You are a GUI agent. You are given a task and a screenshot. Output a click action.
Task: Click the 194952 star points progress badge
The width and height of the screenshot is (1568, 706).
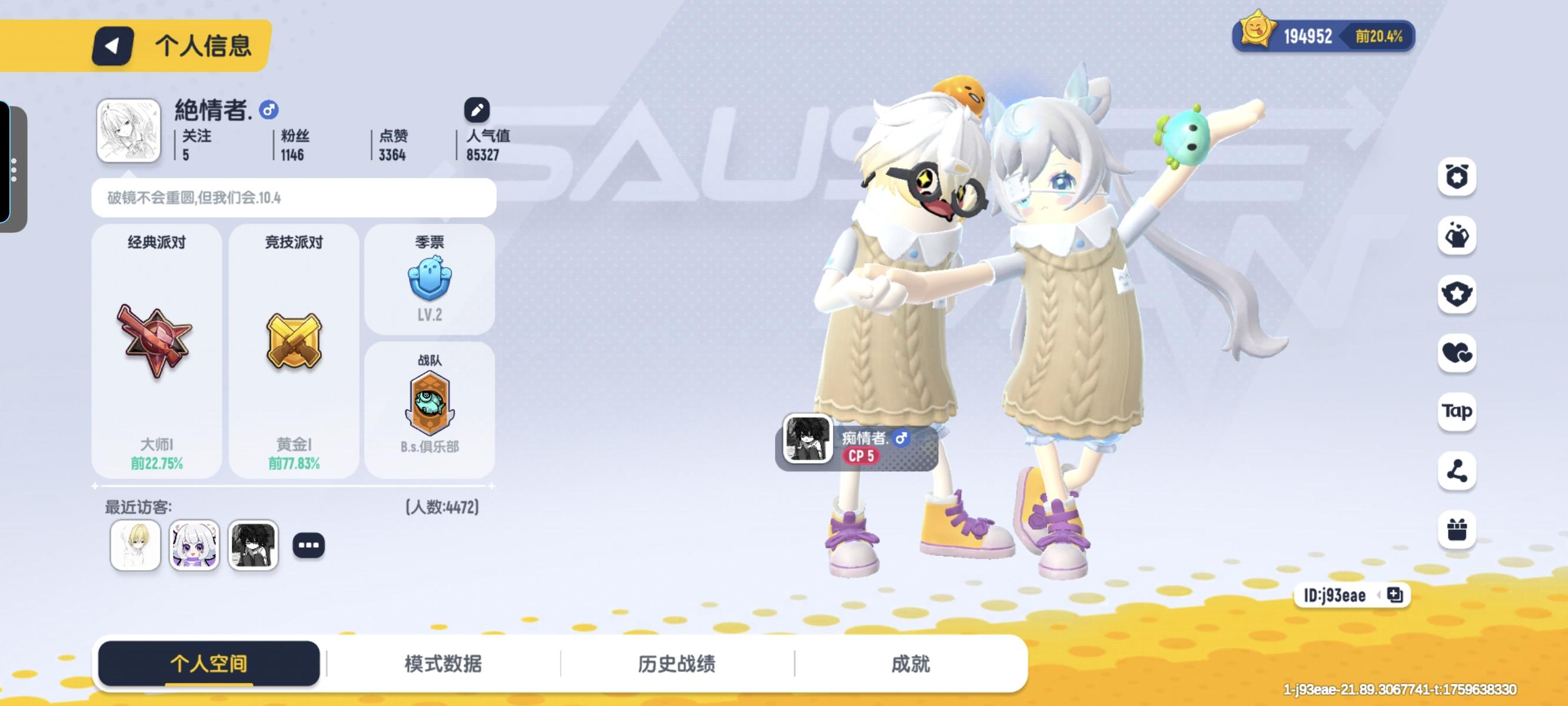[1321, 36]
